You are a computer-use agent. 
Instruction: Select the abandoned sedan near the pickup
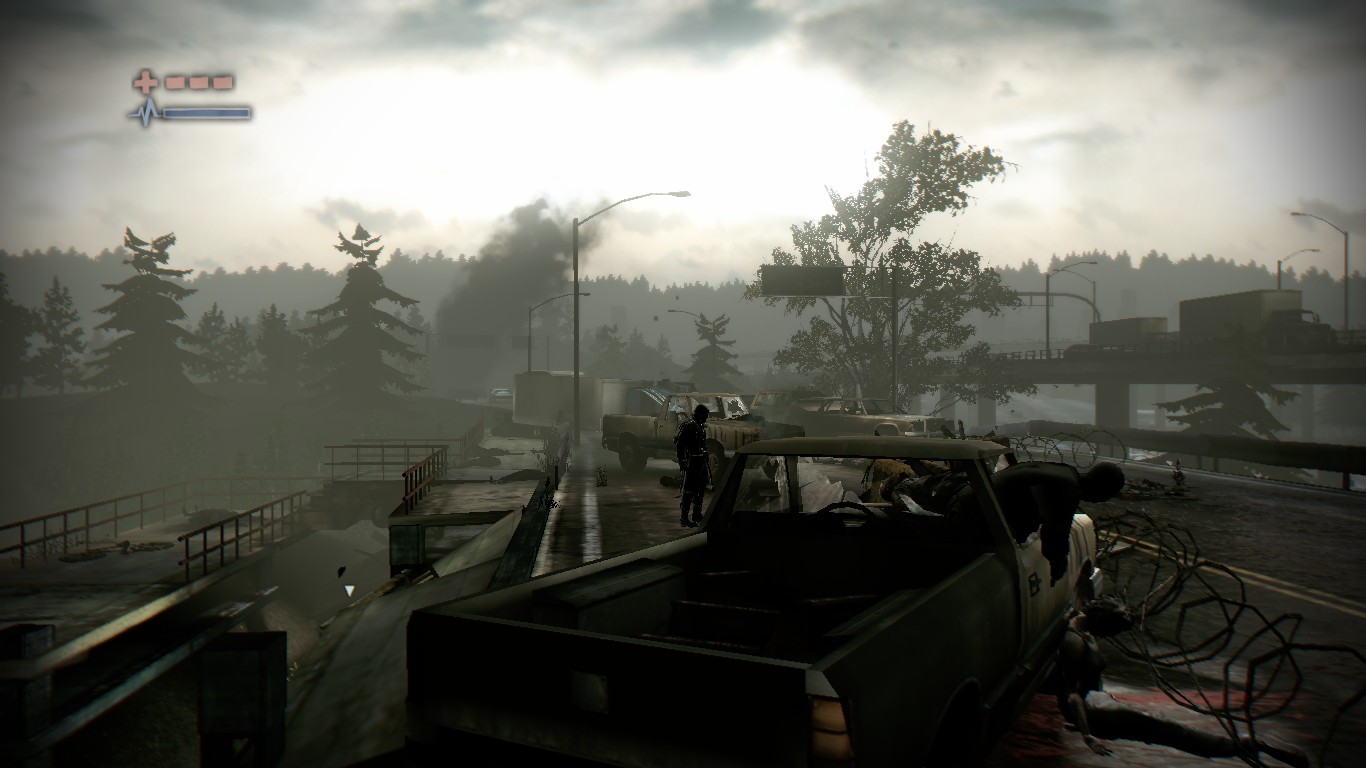coord(860,415)
